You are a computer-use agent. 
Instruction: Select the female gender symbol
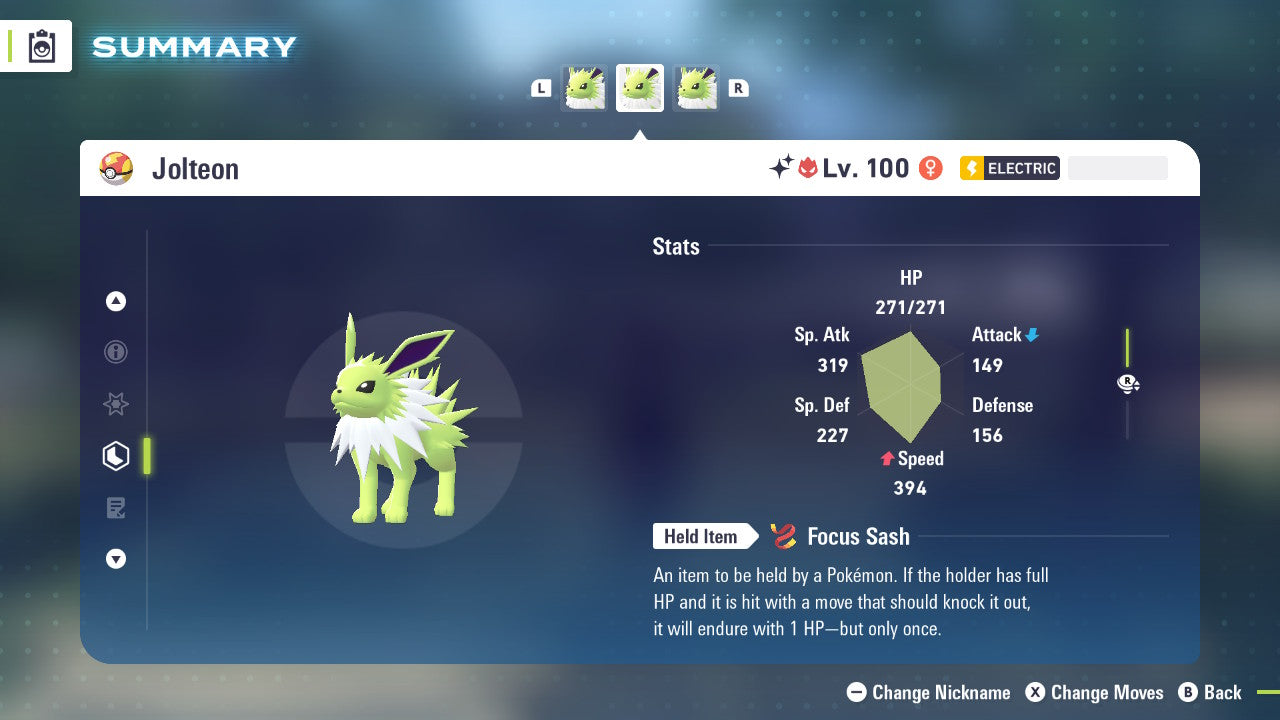932,168
